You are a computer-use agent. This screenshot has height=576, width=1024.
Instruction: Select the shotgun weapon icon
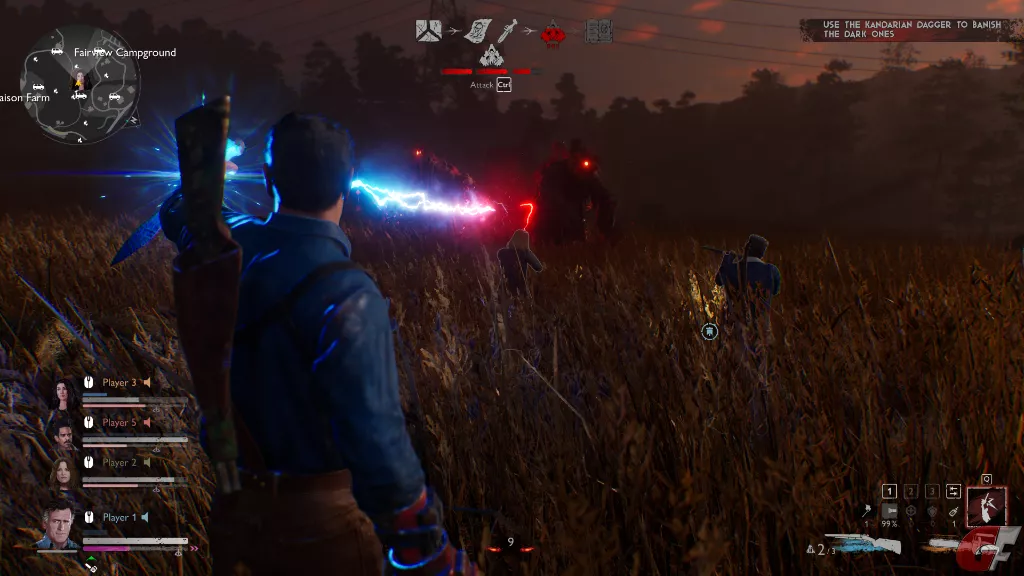[x=864, y=543]
